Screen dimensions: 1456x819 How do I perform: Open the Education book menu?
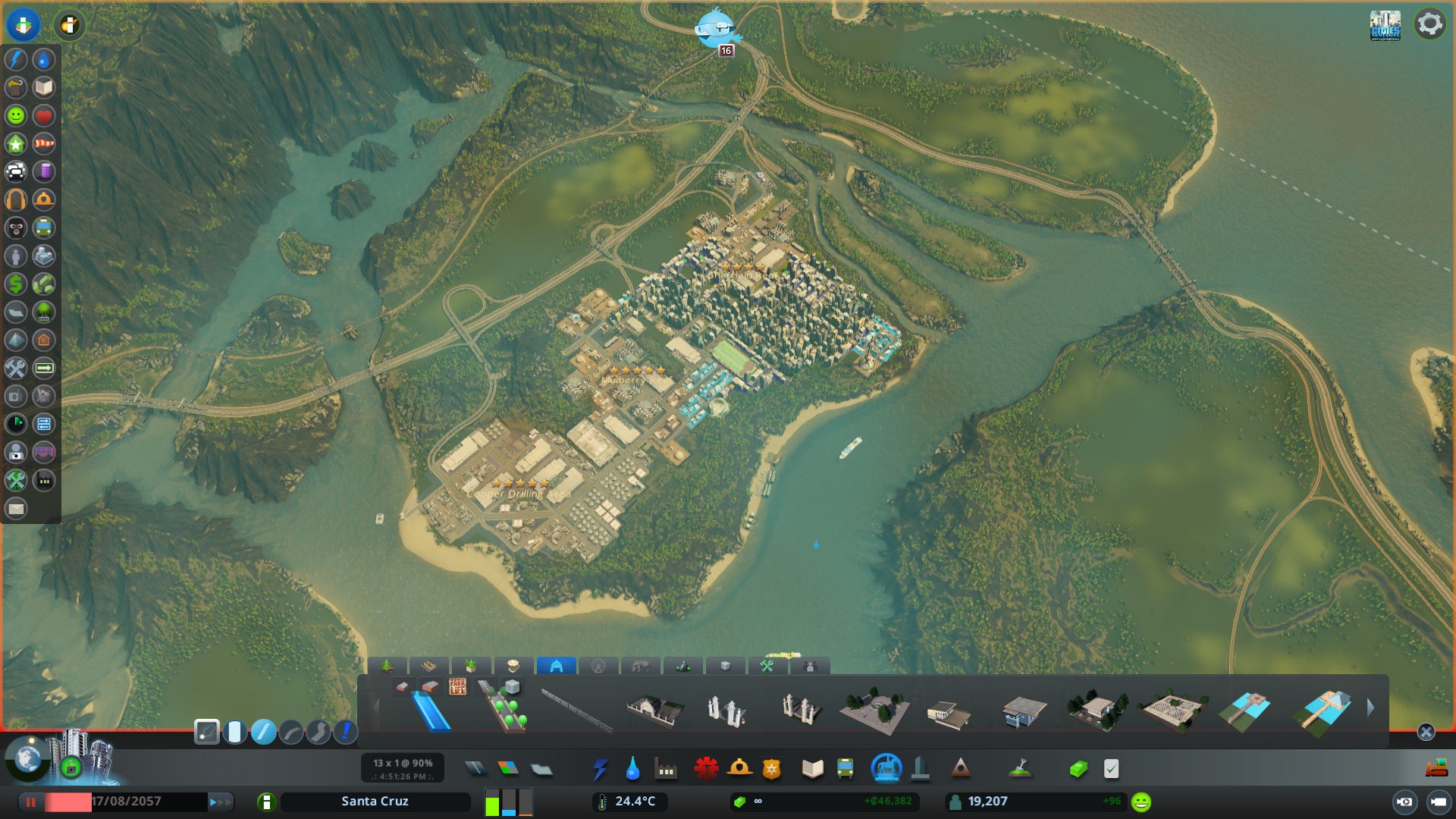pyautogui.click(x=812, y=769)
